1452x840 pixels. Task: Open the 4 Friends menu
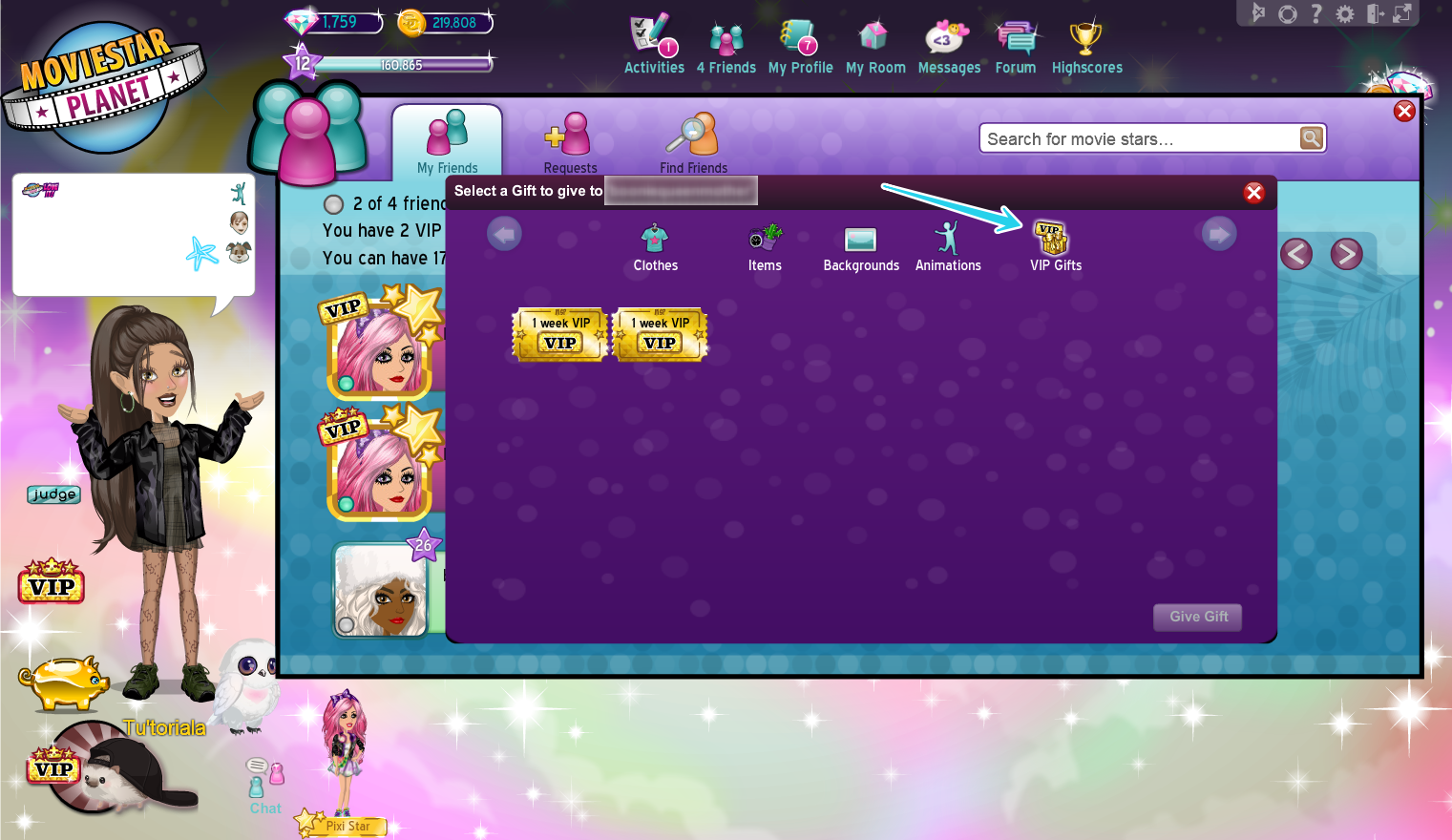pos(726,43)
